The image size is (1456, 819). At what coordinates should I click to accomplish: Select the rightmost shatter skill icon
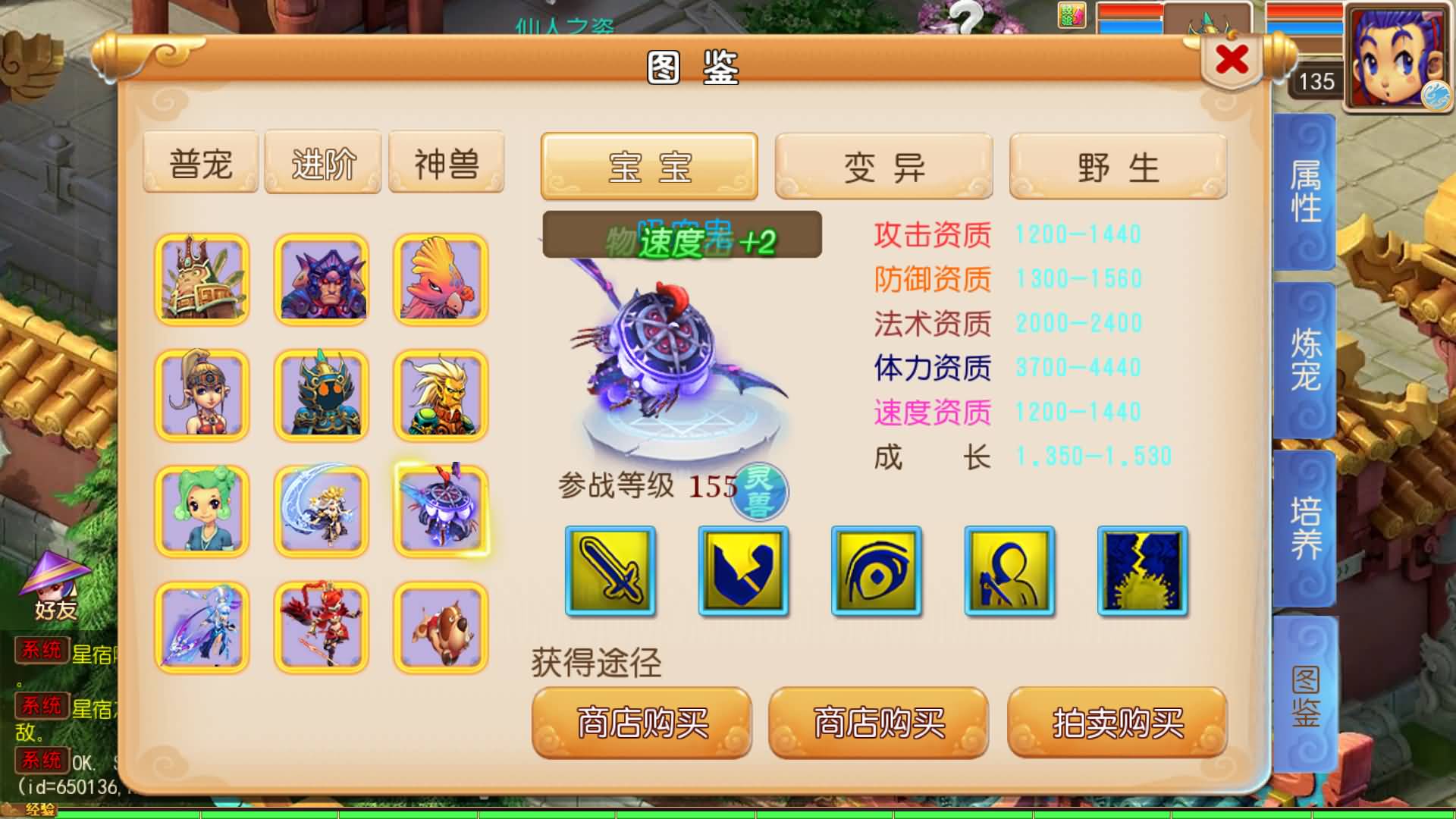[x=1141, y=573]
